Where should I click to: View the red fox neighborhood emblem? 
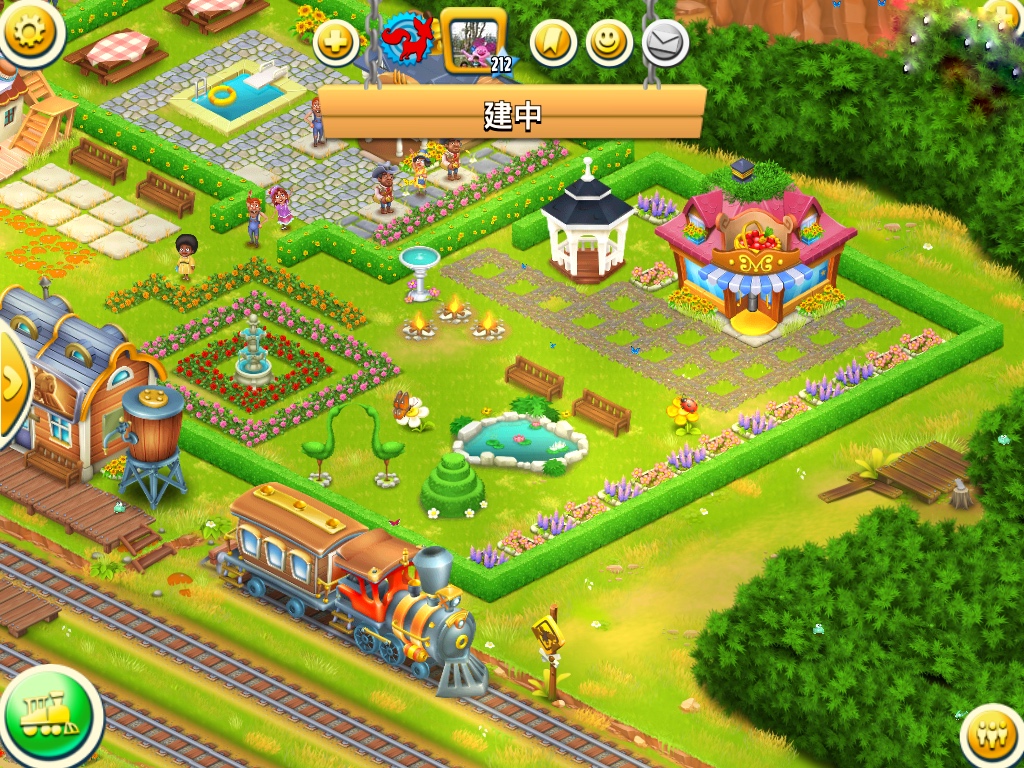point(407,42)
